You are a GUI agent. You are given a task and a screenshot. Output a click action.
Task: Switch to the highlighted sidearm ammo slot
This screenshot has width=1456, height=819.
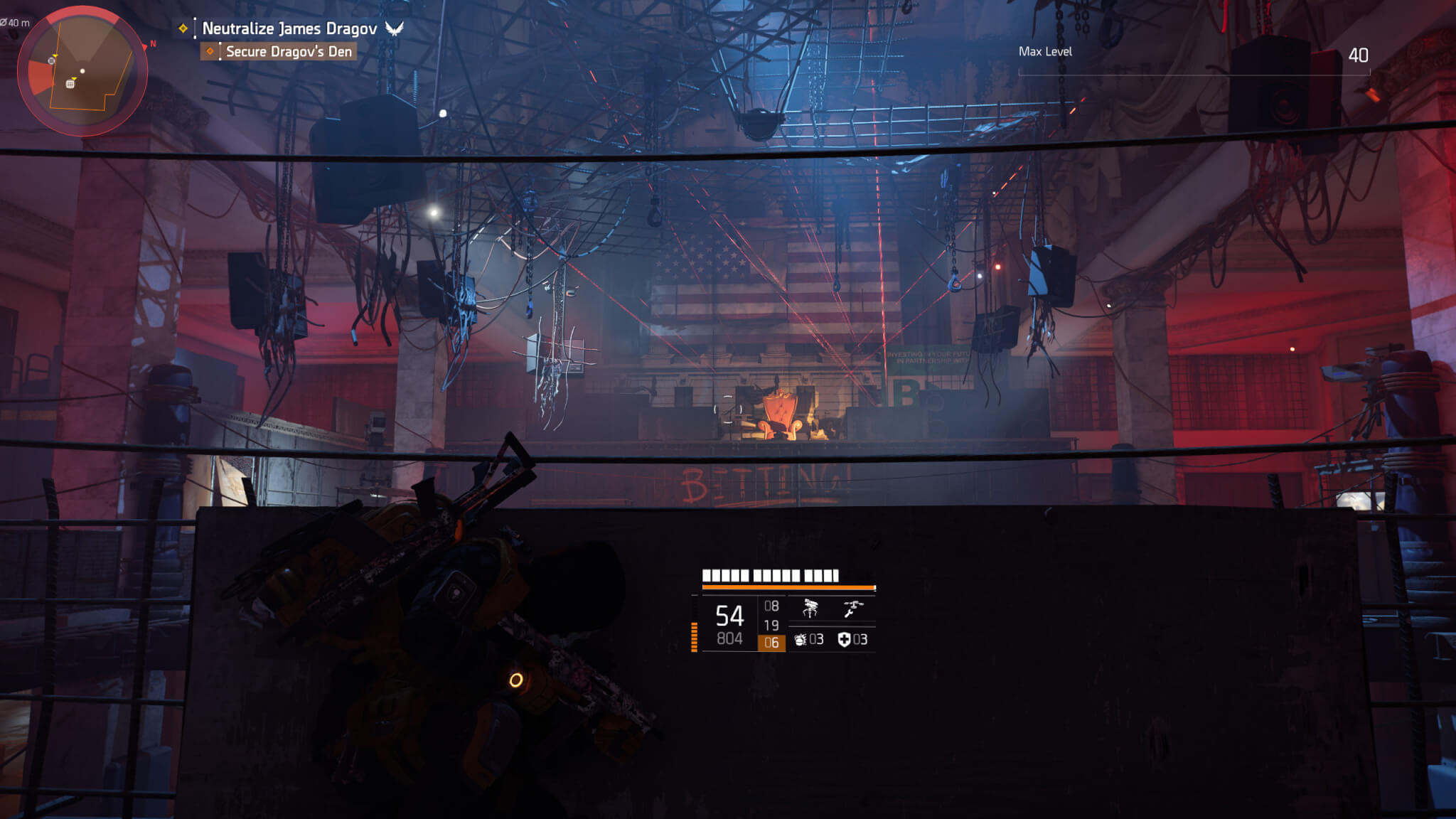coord(771,643)
